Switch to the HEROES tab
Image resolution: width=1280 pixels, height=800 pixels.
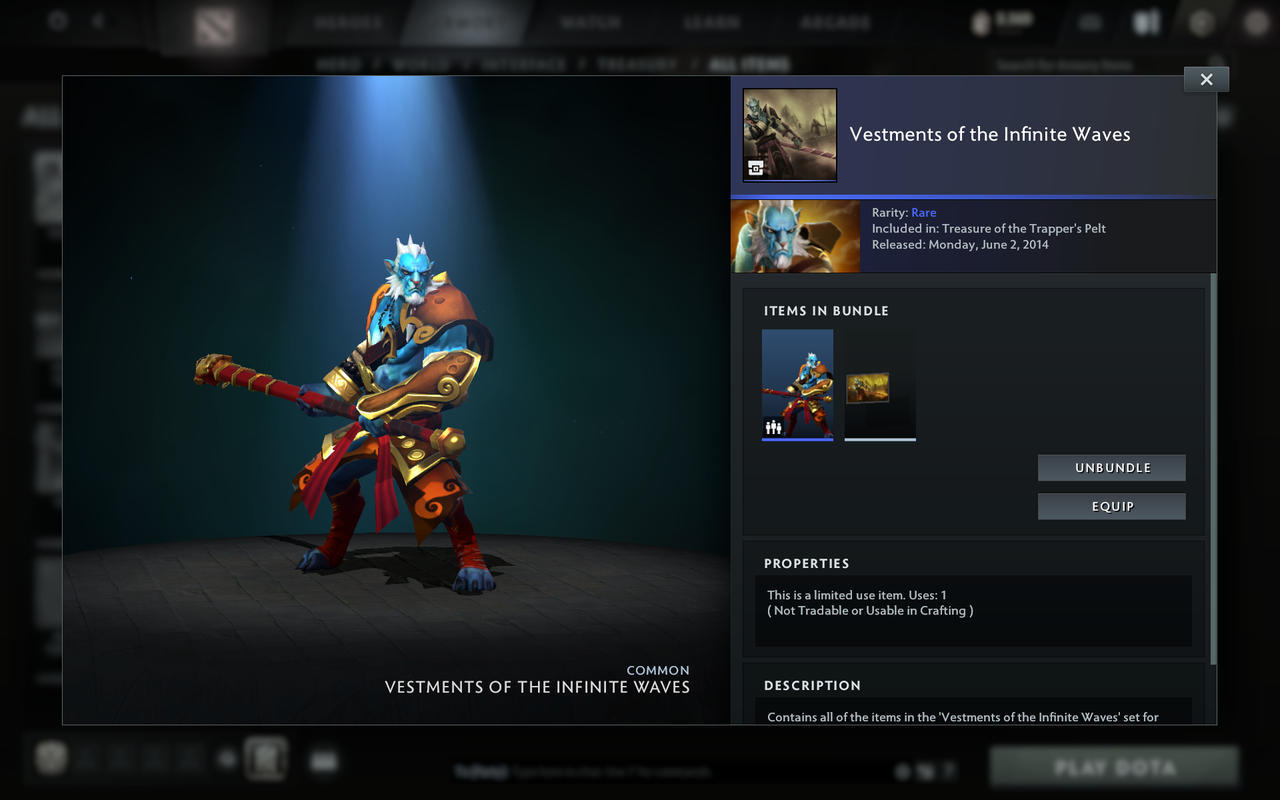(348, 20)
